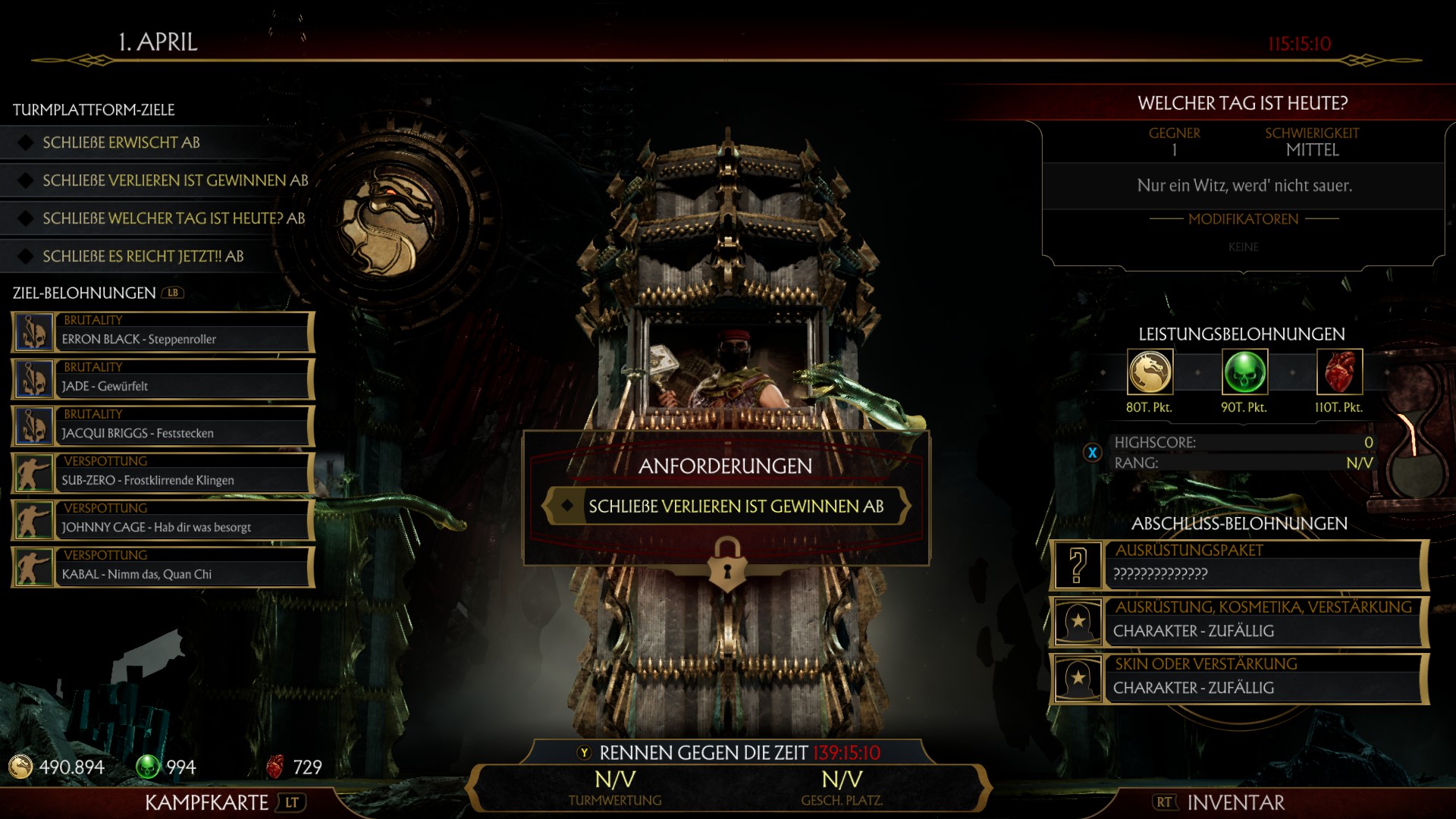
Task: Open the Rennen gegen die Zeit leaderboard
Action: pyautogui.click(x=728, y=753)
